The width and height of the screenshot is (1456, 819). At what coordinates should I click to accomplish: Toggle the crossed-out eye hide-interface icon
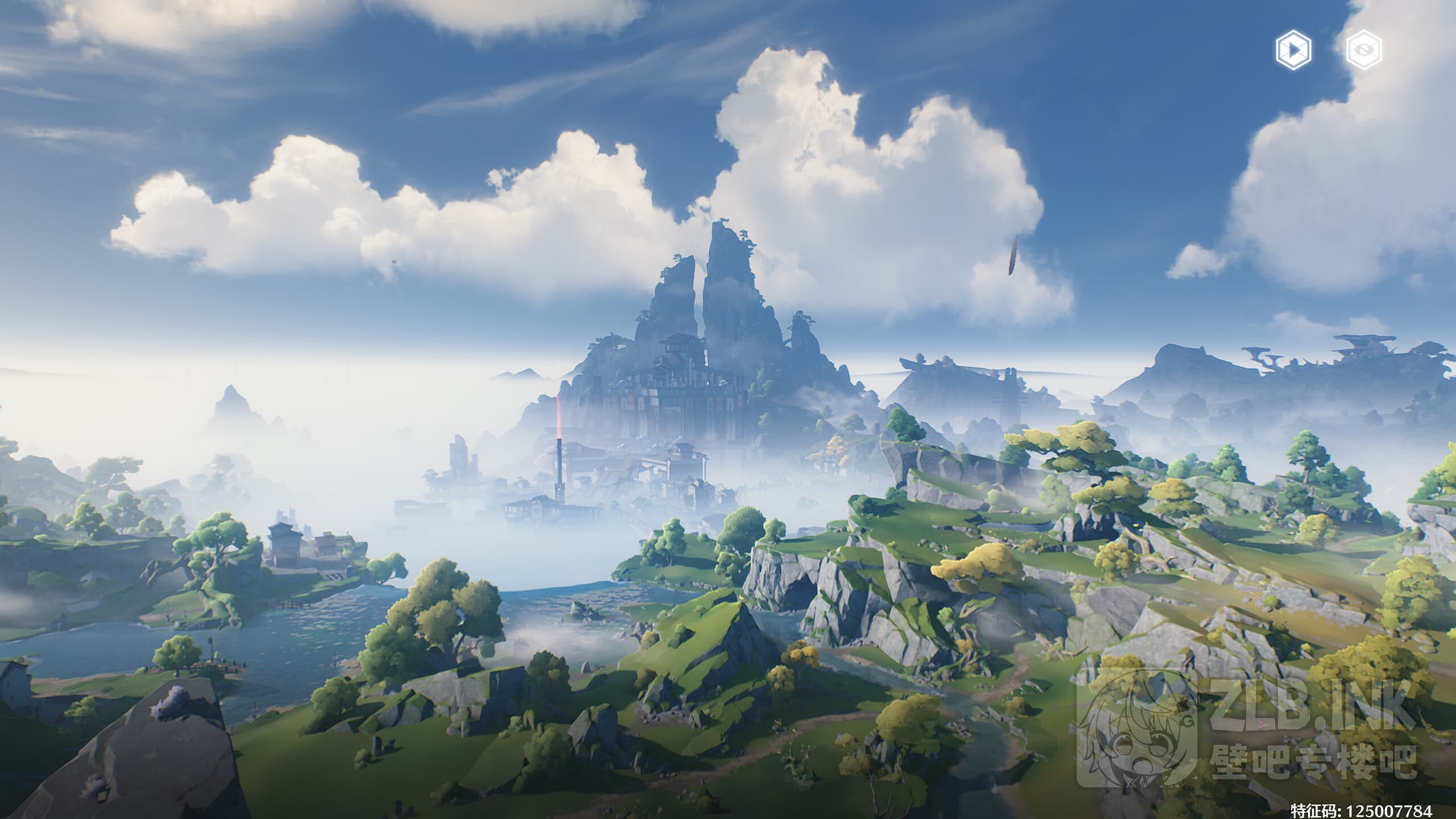coord(1364,51)
